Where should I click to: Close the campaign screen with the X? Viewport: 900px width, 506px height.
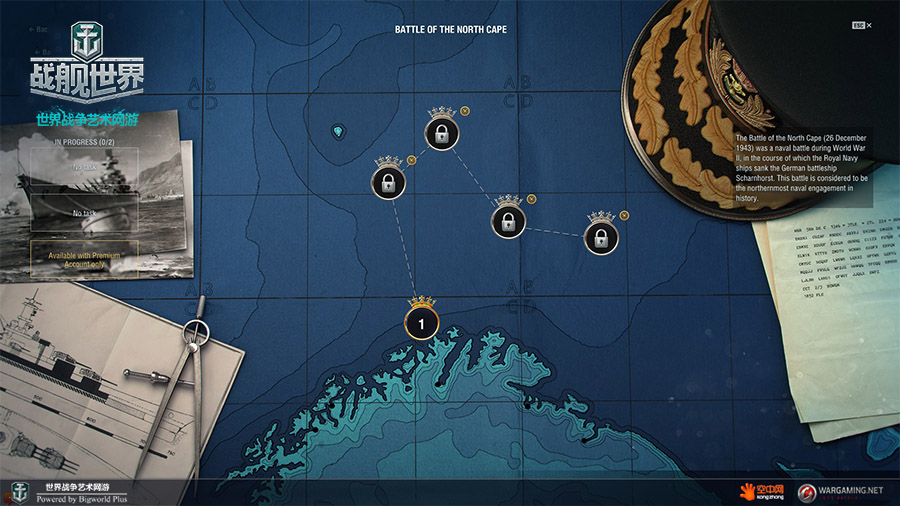click(x=869, y=25)
